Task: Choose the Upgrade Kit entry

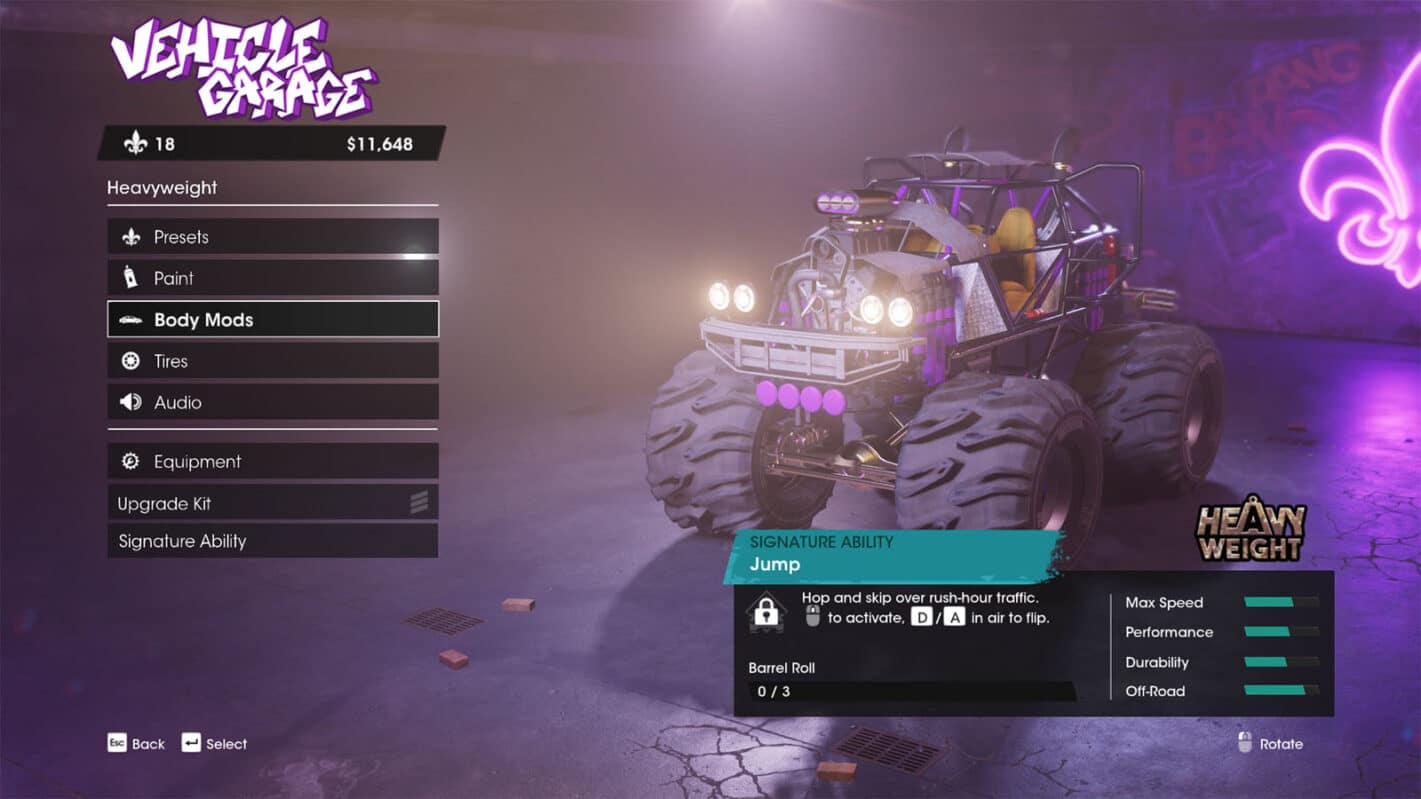Action: [x=272, y=503]
